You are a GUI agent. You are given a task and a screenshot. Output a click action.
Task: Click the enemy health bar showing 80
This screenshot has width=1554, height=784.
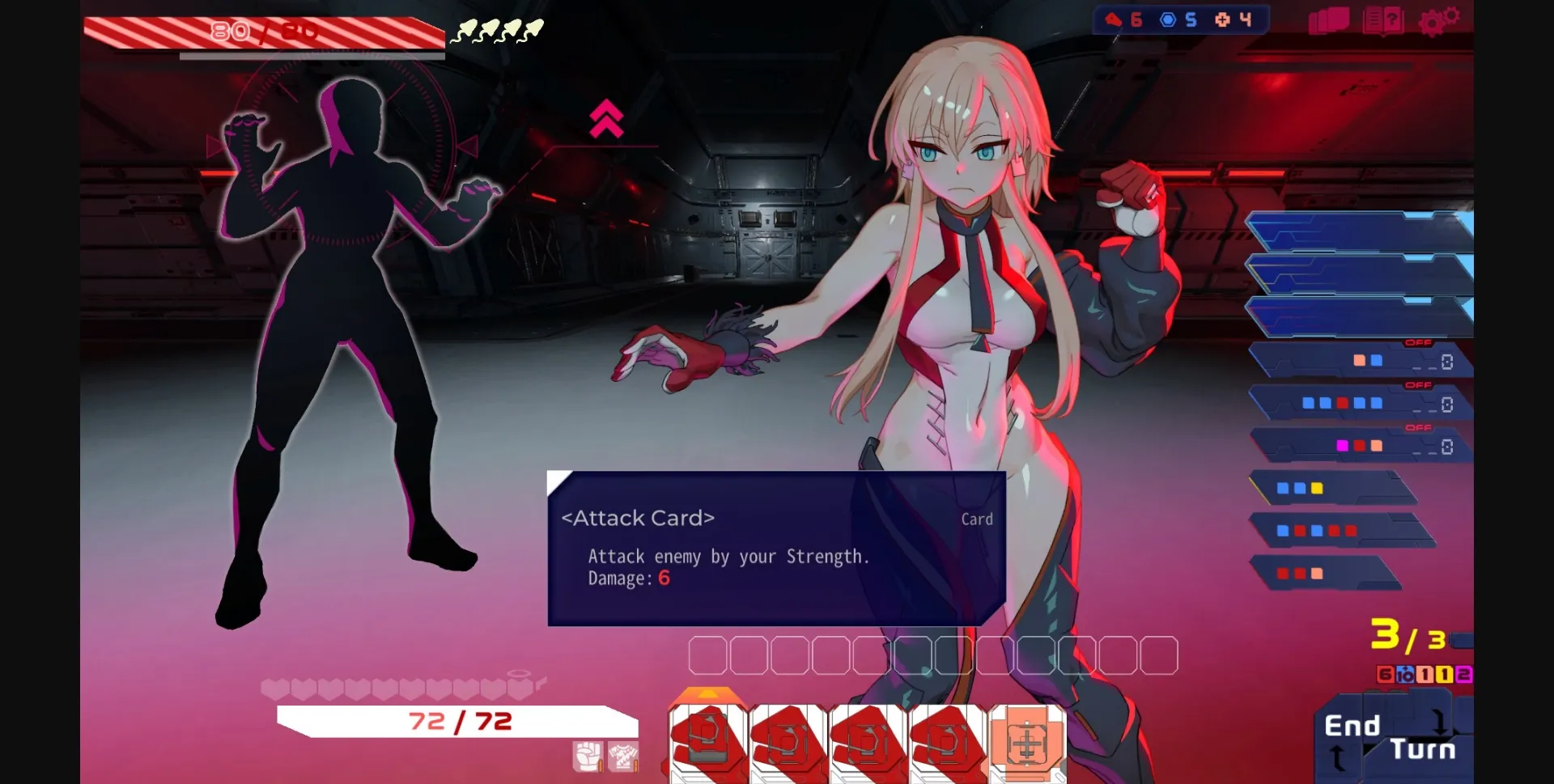[267, 32]
